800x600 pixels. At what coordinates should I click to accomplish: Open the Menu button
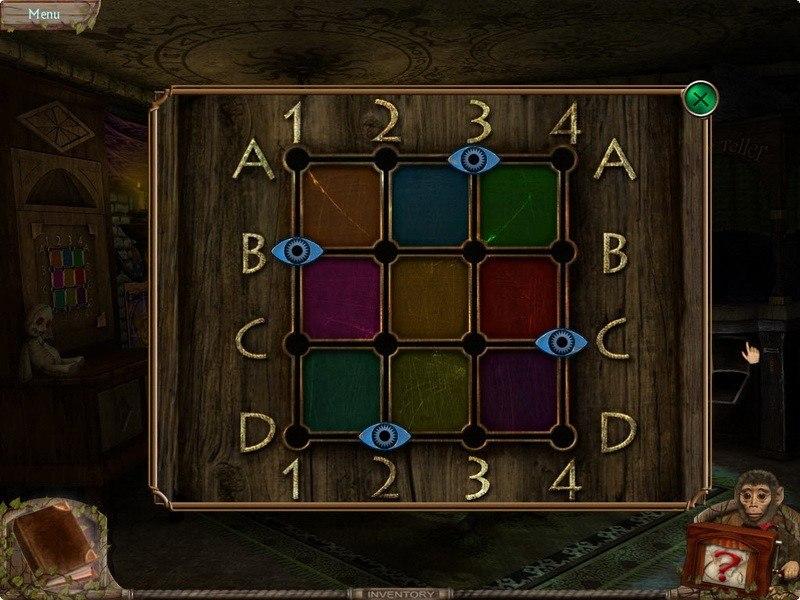click(43, 14)
